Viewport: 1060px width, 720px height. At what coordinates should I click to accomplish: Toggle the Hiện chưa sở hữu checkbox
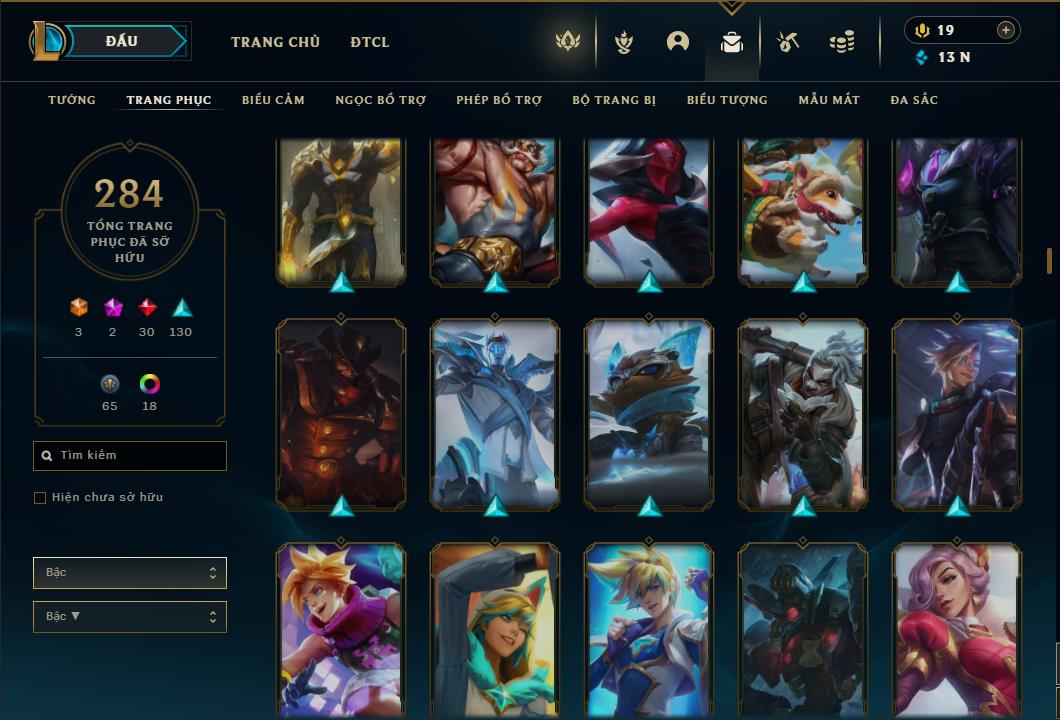40,498
